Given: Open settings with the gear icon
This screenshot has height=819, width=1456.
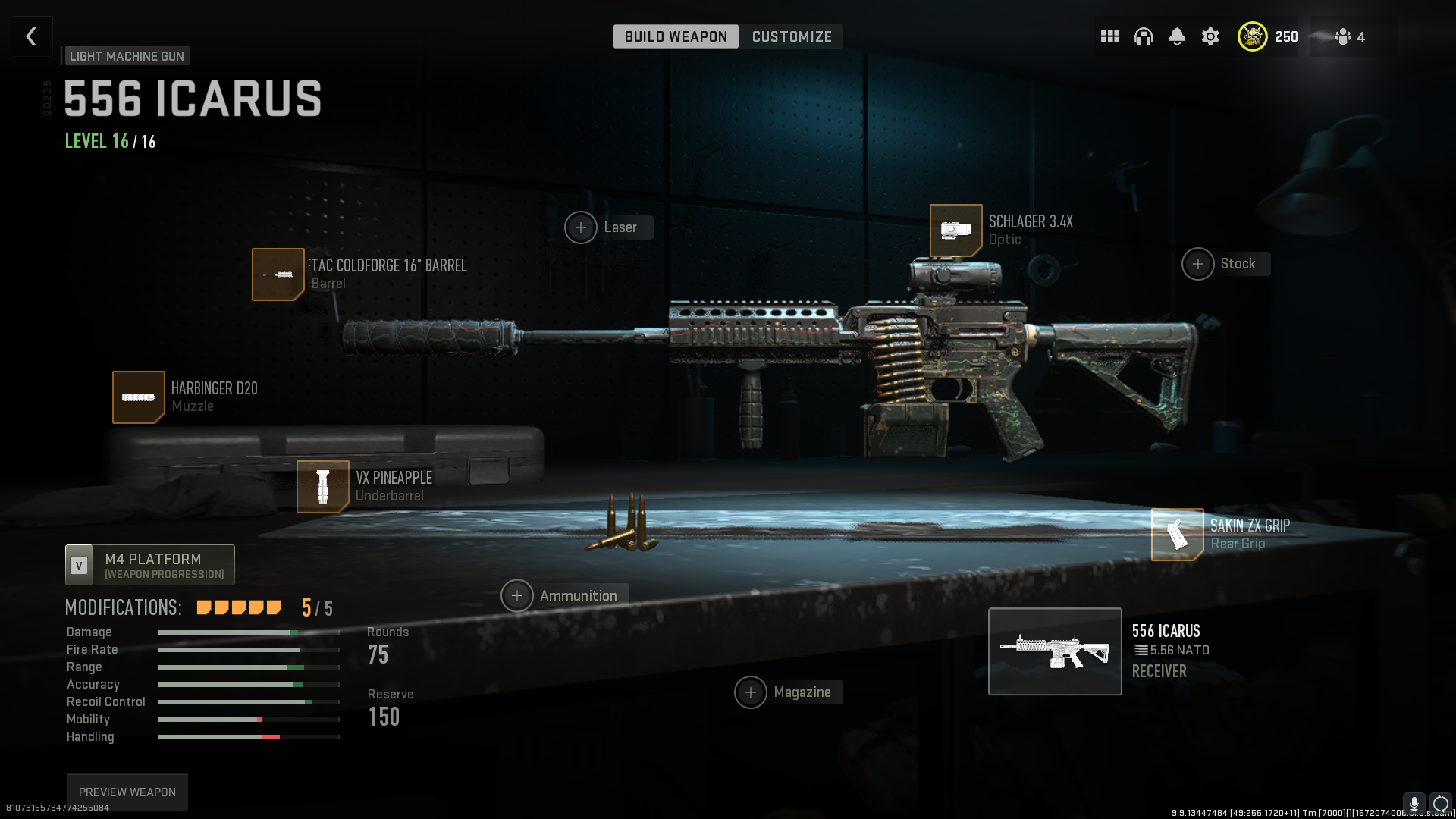Looking at the screenshot, I should 1210,36.
